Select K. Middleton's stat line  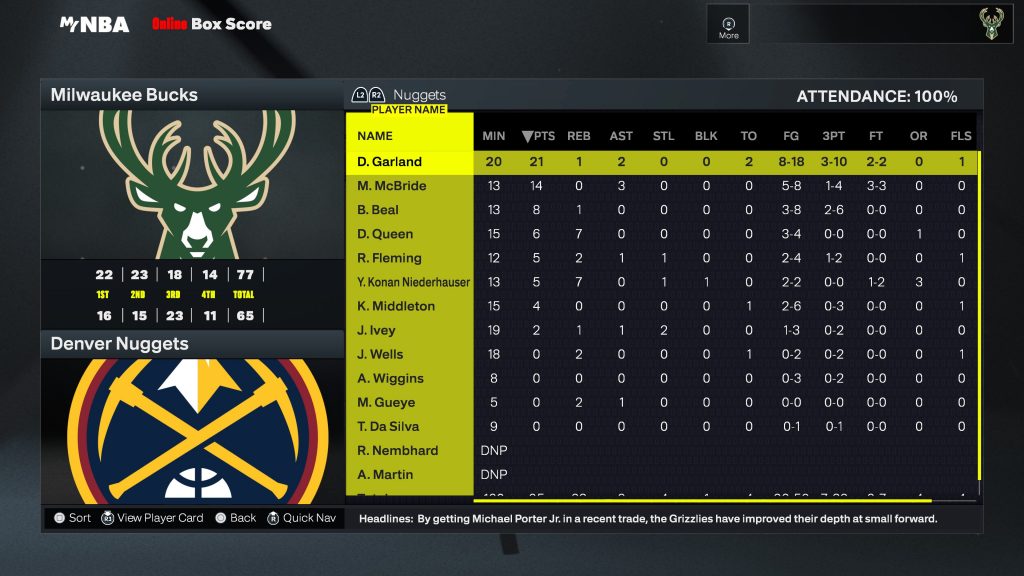(392, 306)
